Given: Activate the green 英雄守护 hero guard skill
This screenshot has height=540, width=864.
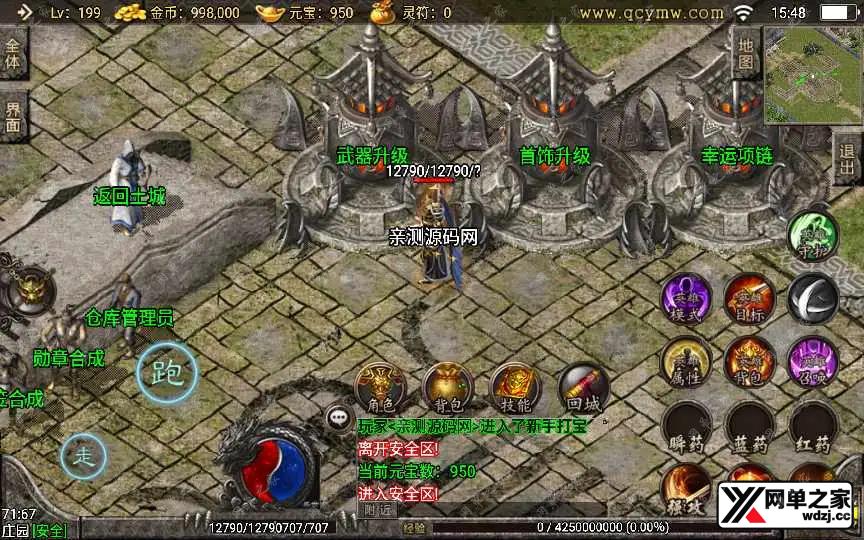Looking at the screenshot, I should coord(812,236).
